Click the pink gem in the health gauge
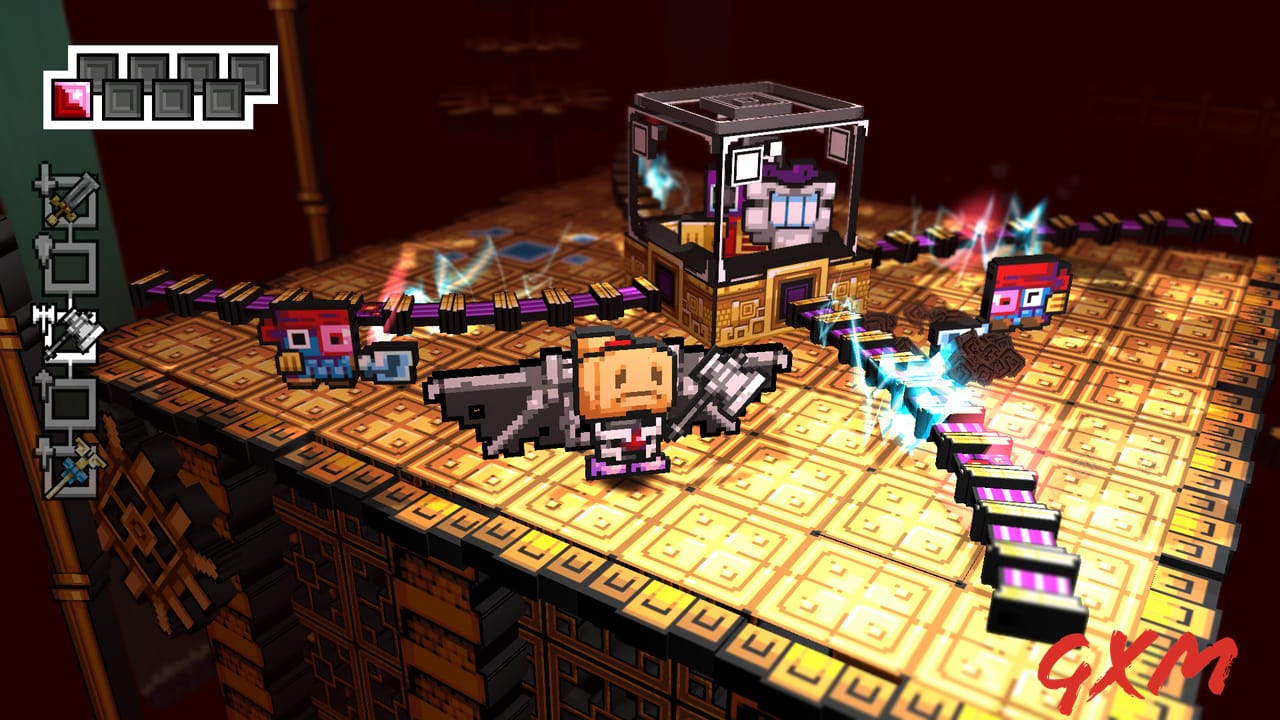Viewport: 1280px width, 720px height. tap(72, 97)
